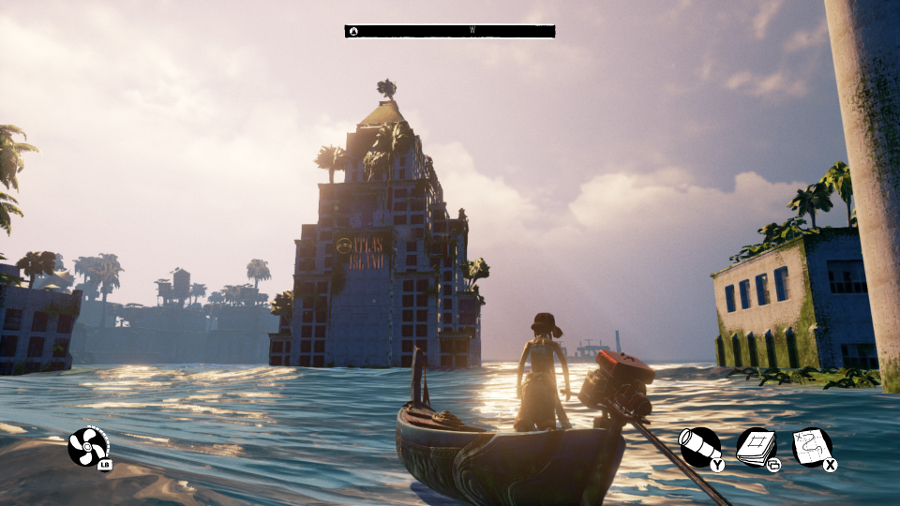Open the telescope view
900x506 pixels.
point(698,446)
